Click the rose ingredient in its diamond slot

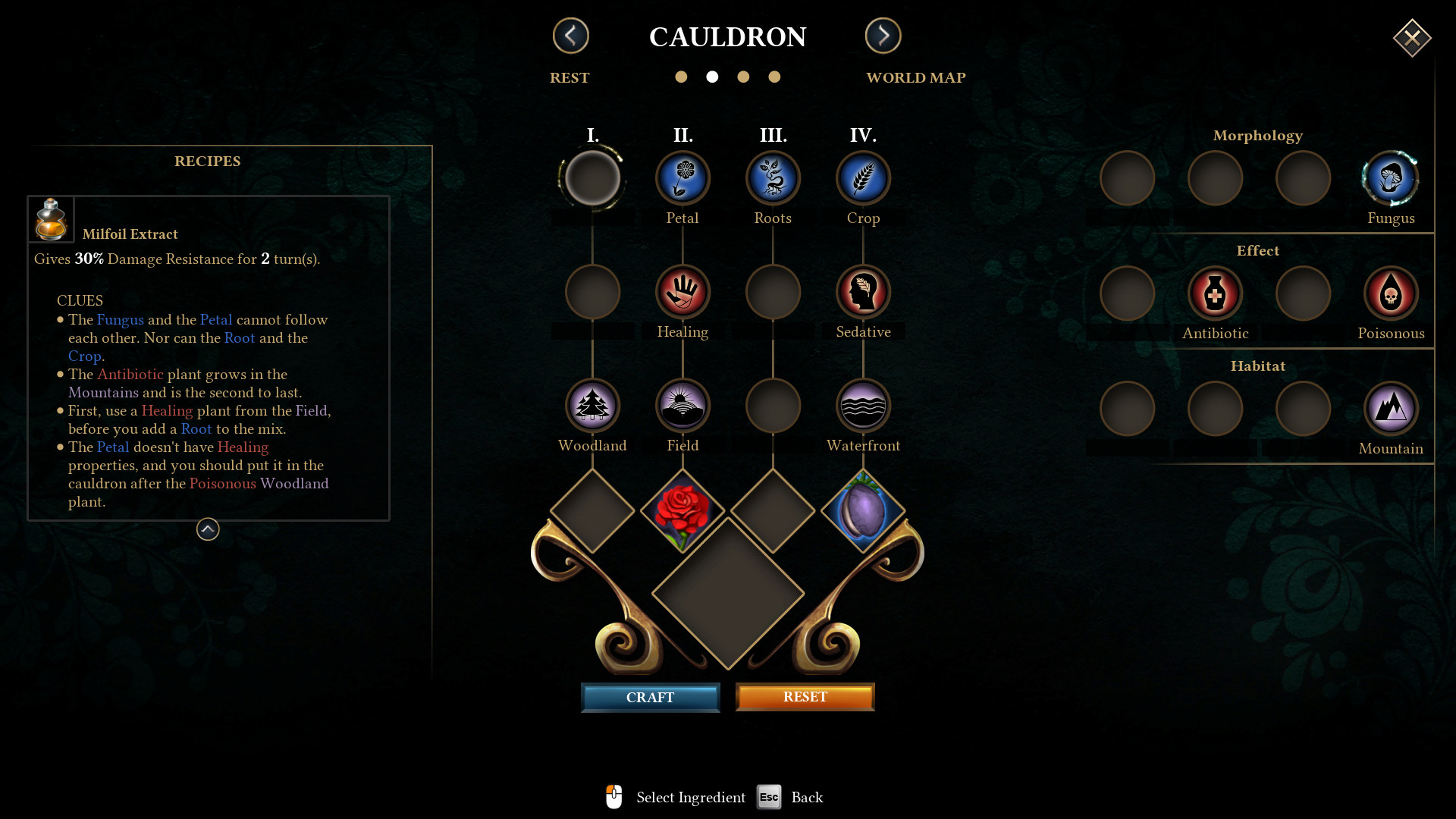[x=682, y=513]
